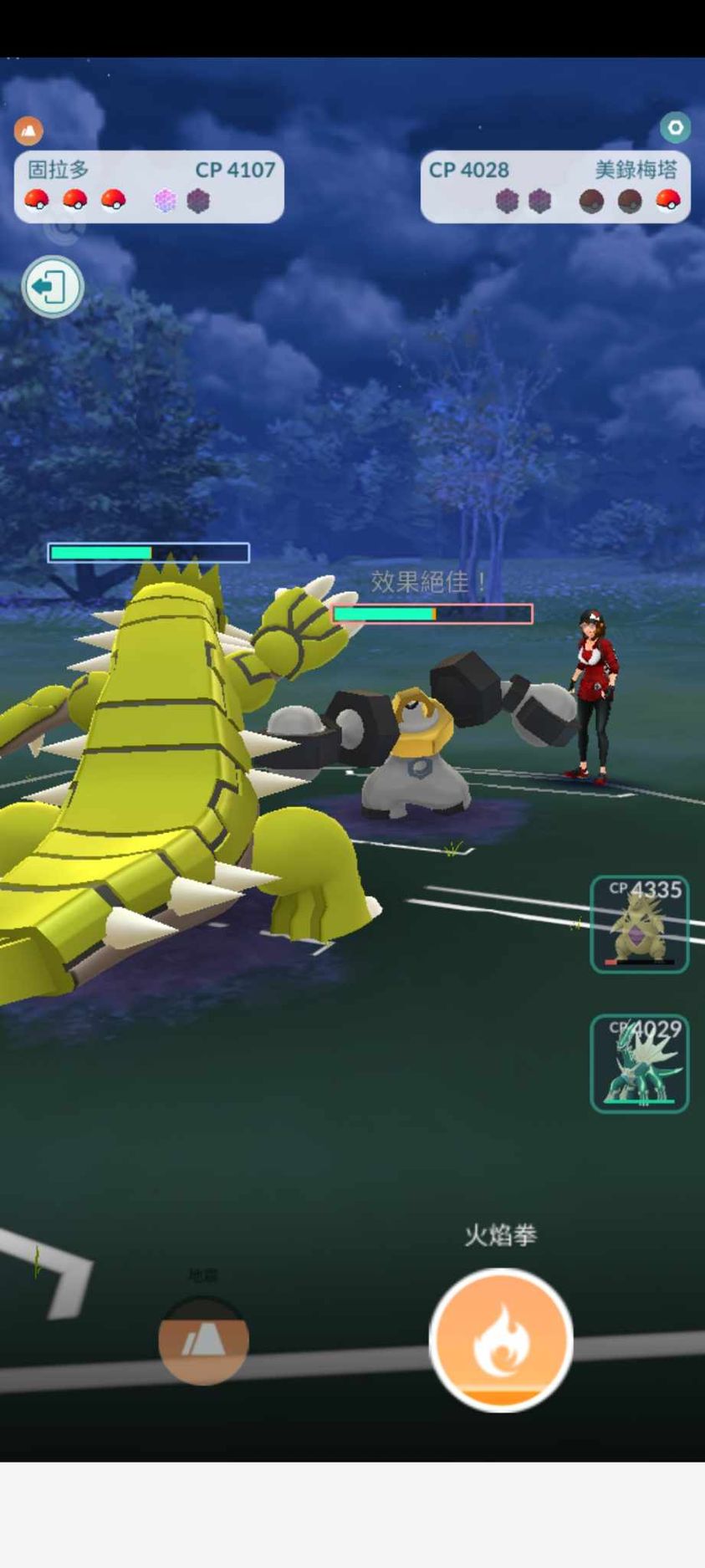Image resolution: width=705 pixels, height=1568 pixels.
Task: Use the Fire Punch charged attack
Action: pos(500,1339)
